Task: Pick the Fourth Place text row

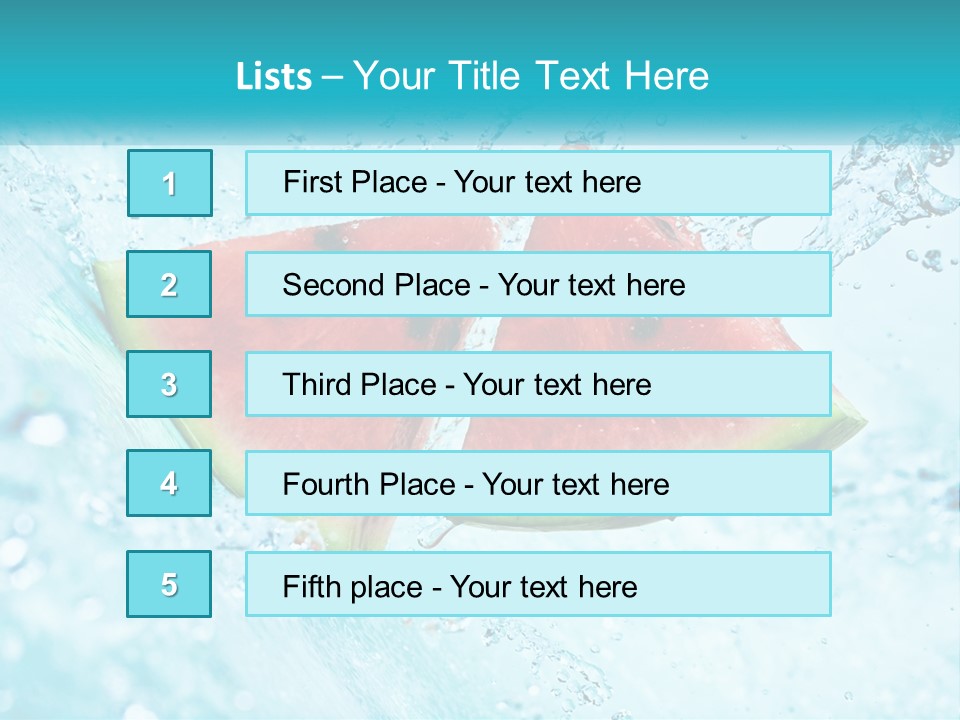Action: coord(538,483)
